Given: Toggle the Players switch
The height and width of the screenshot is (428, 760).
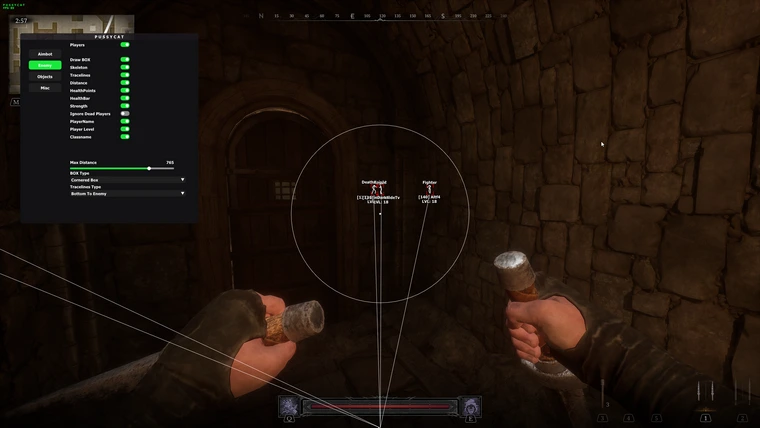Looking at the screenshot, I should tap(125, 45).
